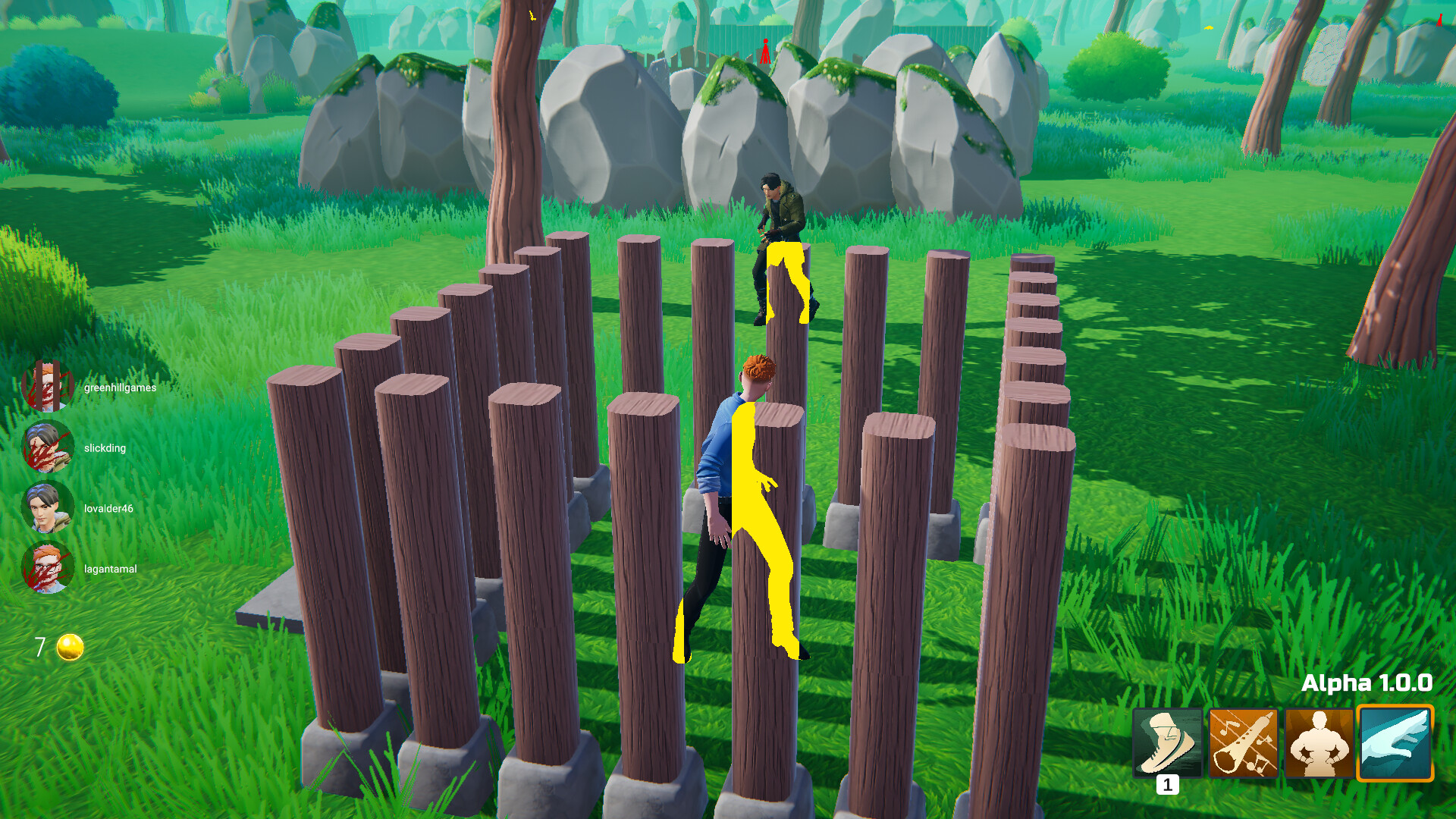Click the slickding player name
This screenshot has width=1456, height=819.
coord(105,447)
